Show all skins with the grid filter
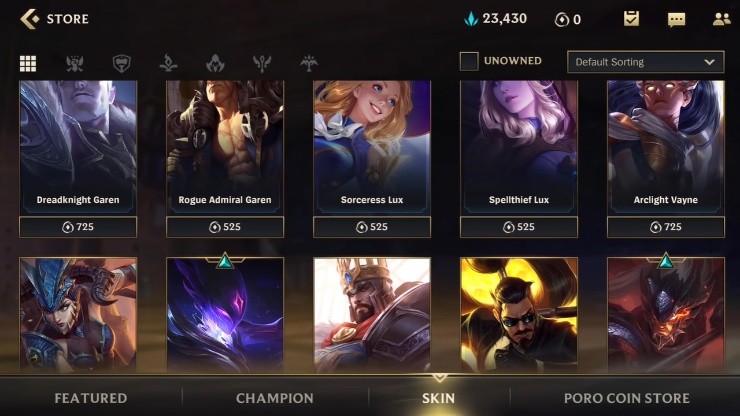Screen dimensions: 740x416 (28, 63)
